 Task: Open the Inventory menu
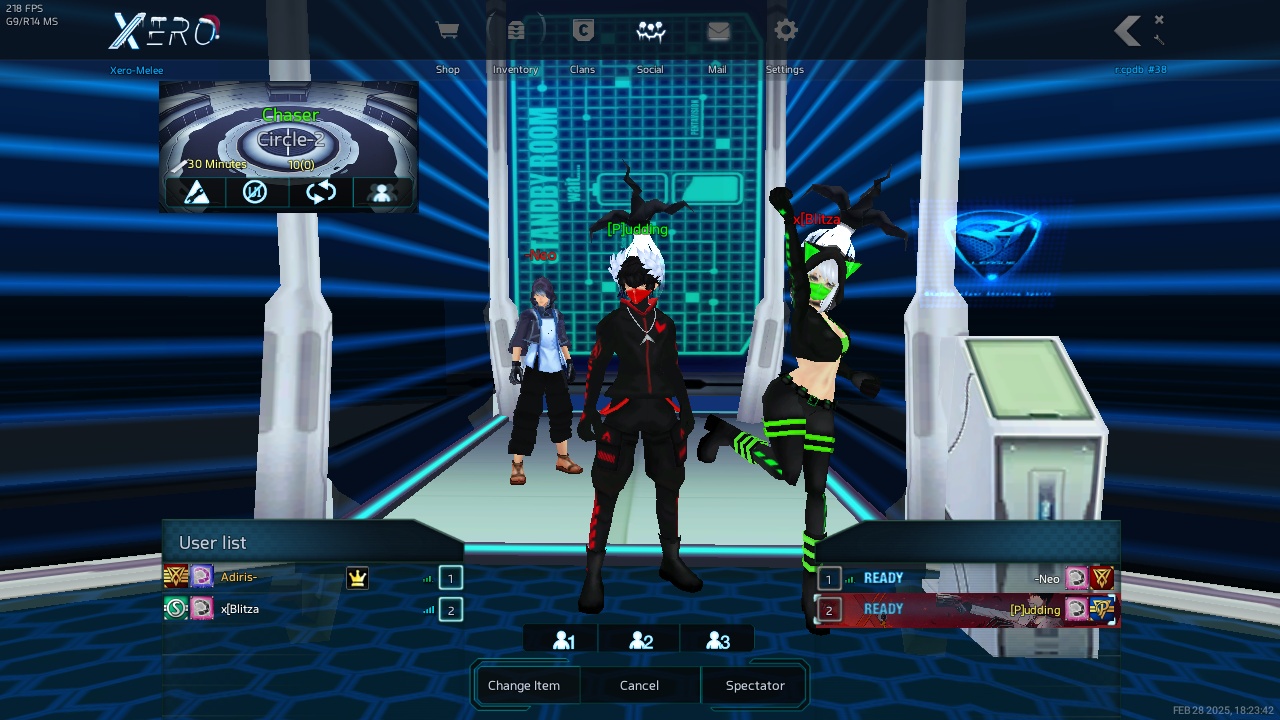(x=515, y=32)
